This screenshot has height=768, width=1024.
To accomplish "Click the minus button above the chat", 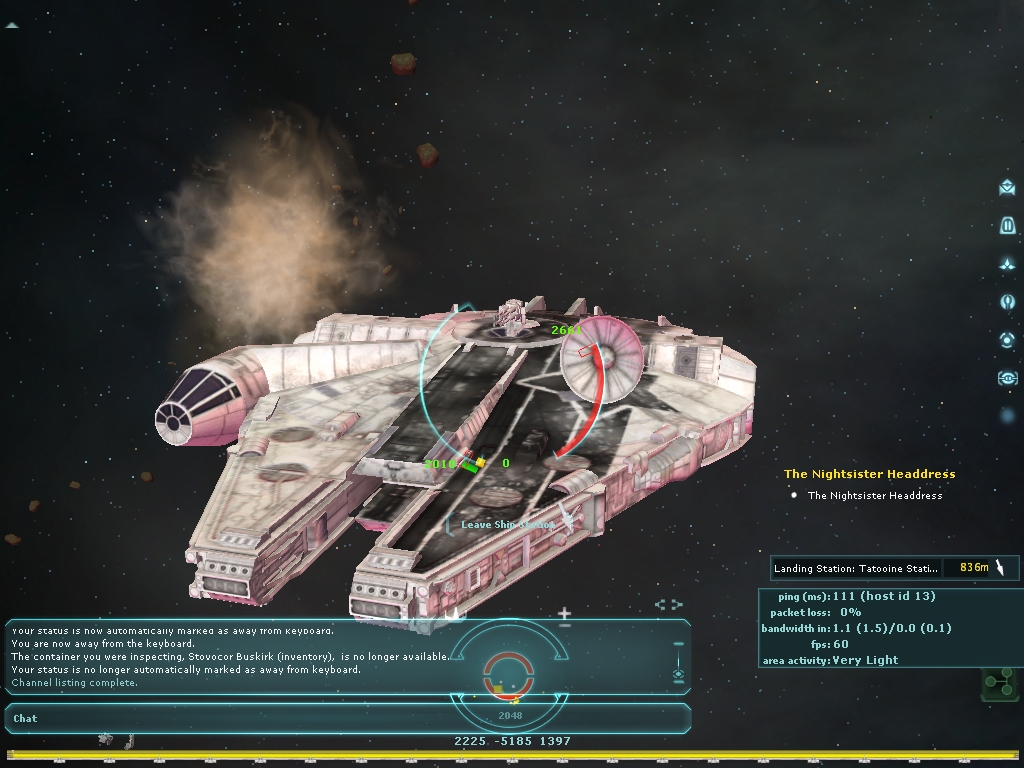I will tap(565, 626).
